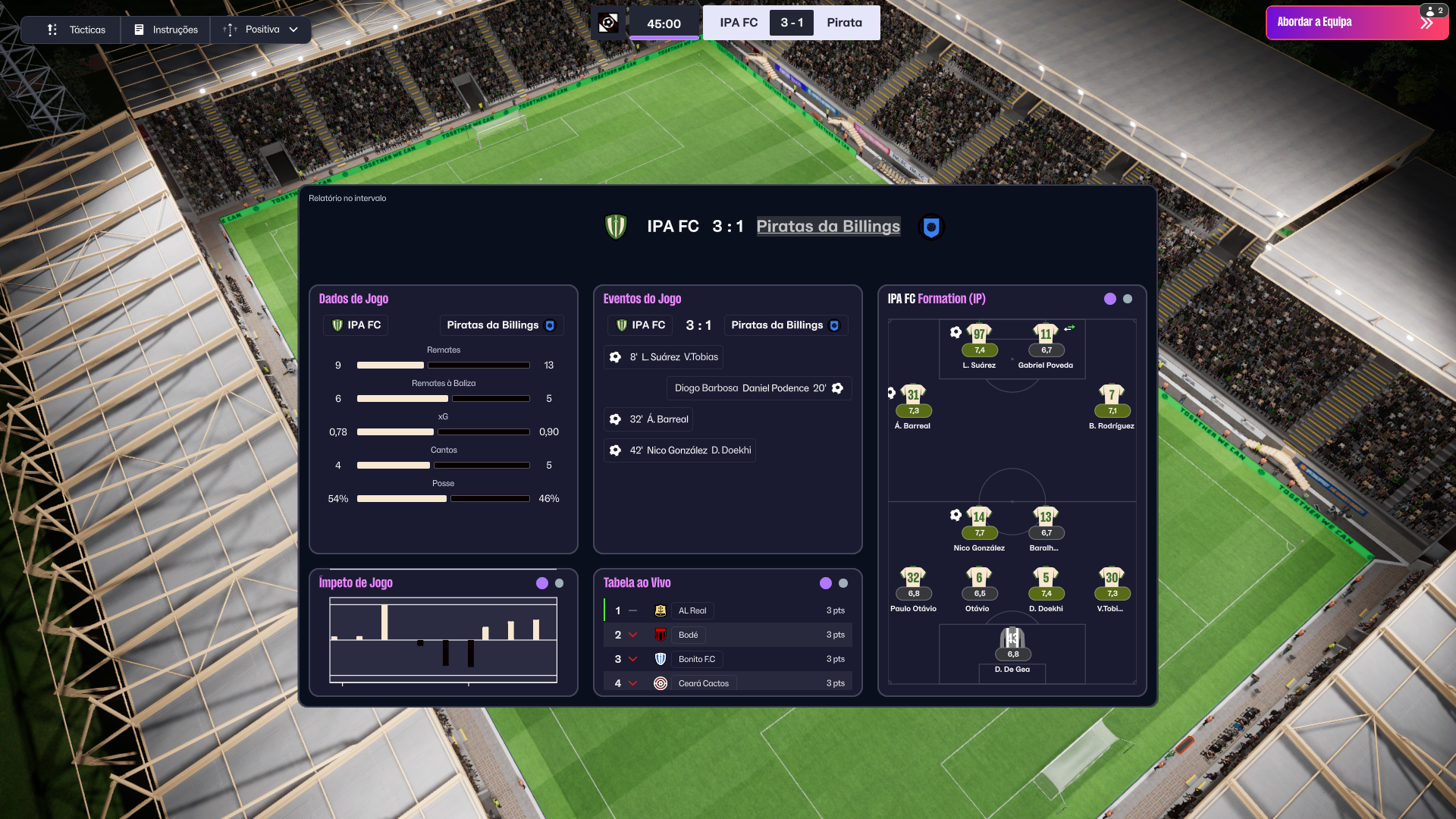Open the Instruções panel

pos(166,30)
